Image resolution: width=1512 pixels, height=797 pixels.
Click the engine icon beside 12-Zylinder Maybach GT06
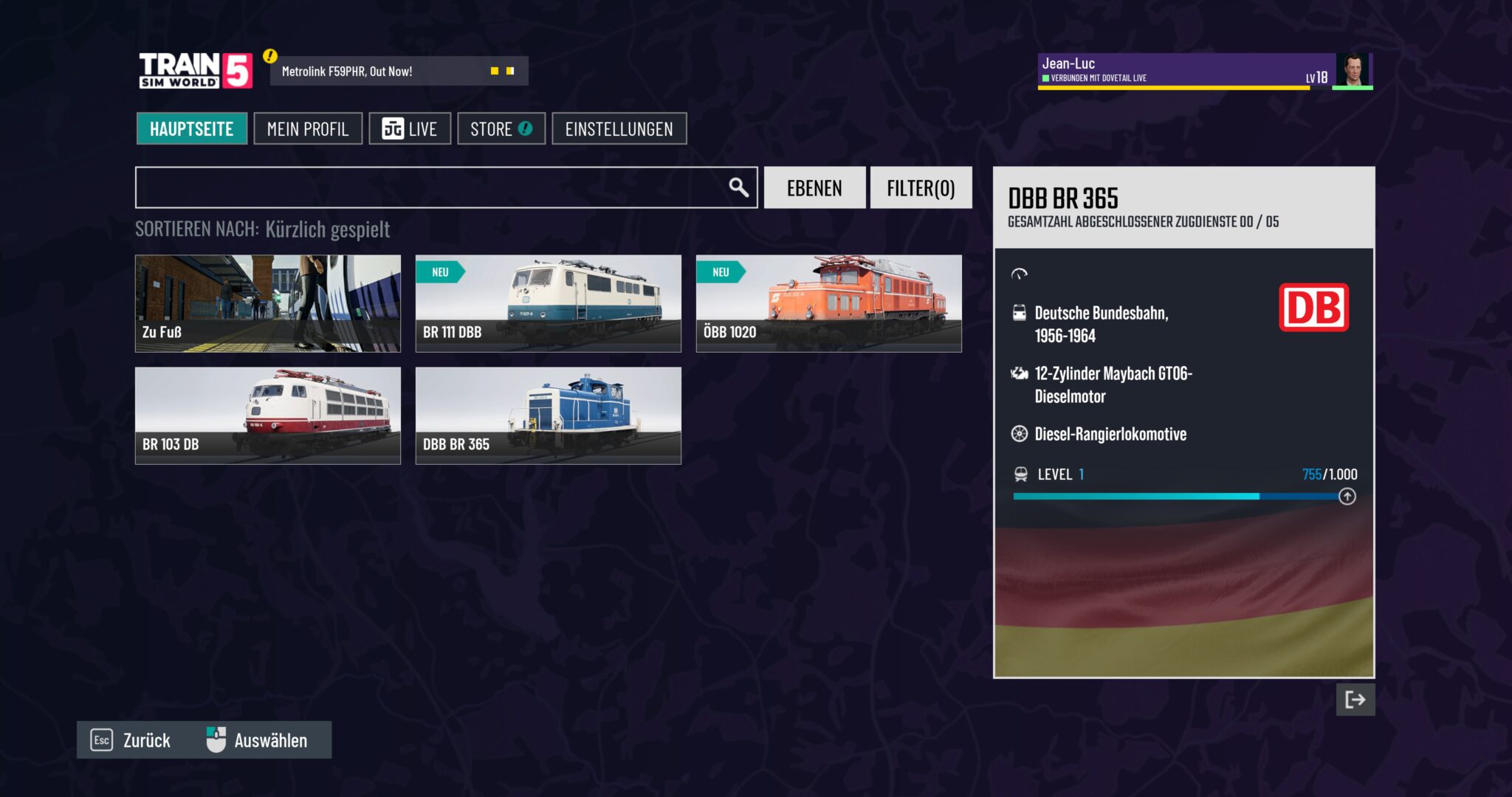[1021, 373]
